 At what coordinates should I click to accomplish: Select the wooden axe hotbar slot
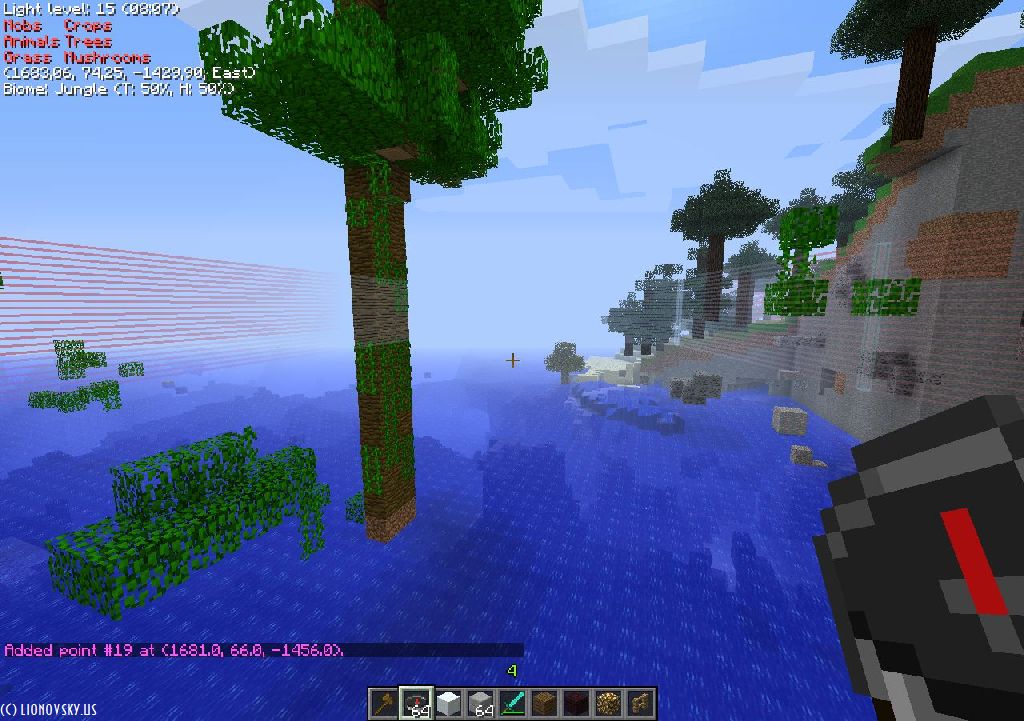click(384, 703)
